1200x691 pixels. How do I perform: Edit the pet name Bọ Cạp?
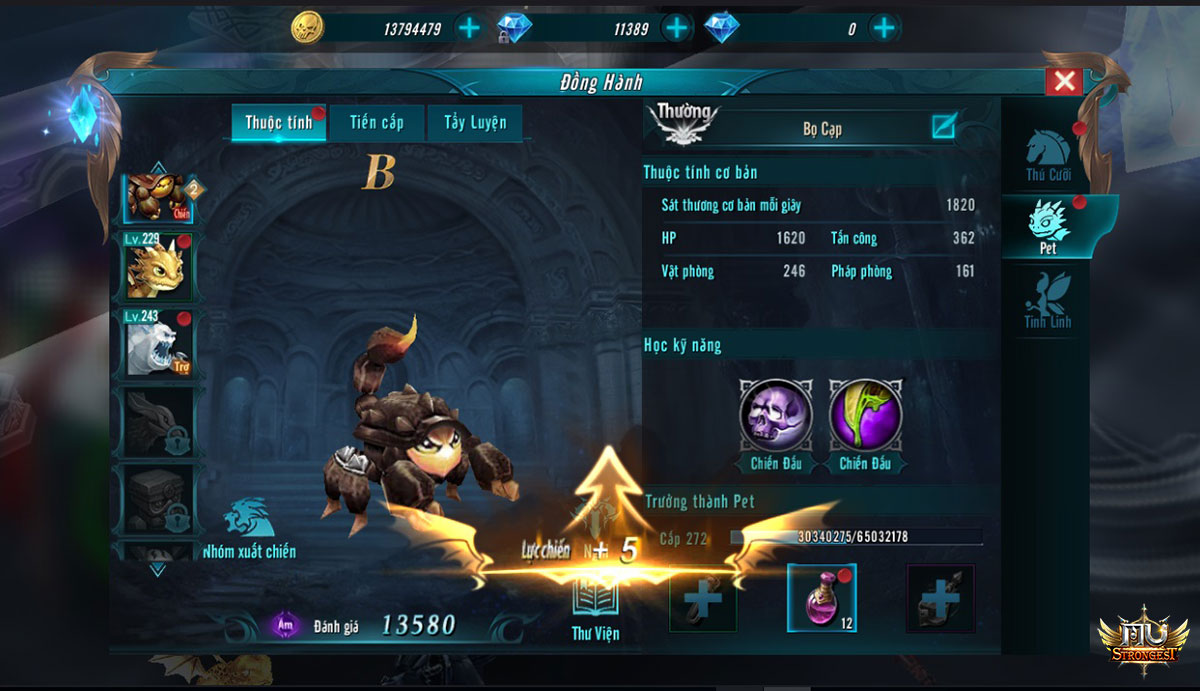click(x=943, y=127)
